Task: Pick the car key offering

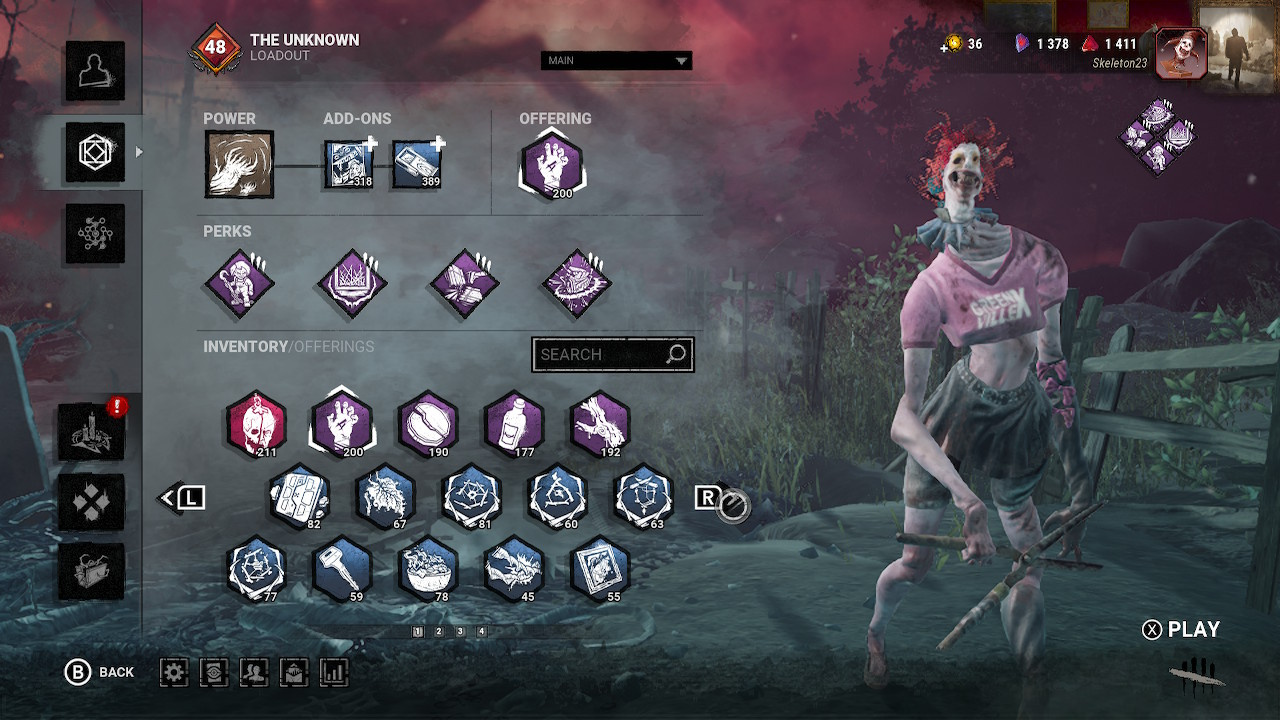Action: point(342,570)
